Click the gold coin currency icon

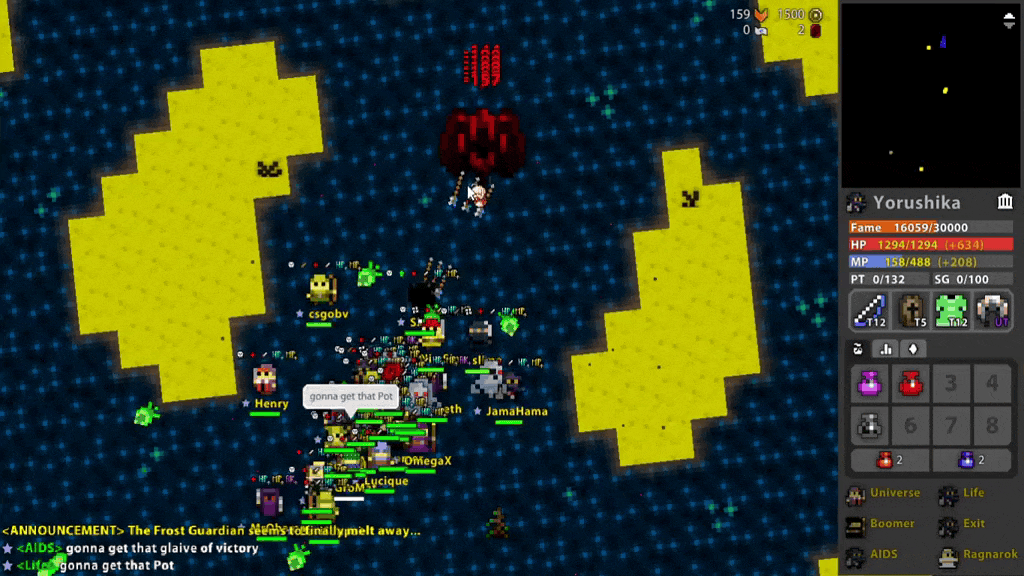point(816,14)
